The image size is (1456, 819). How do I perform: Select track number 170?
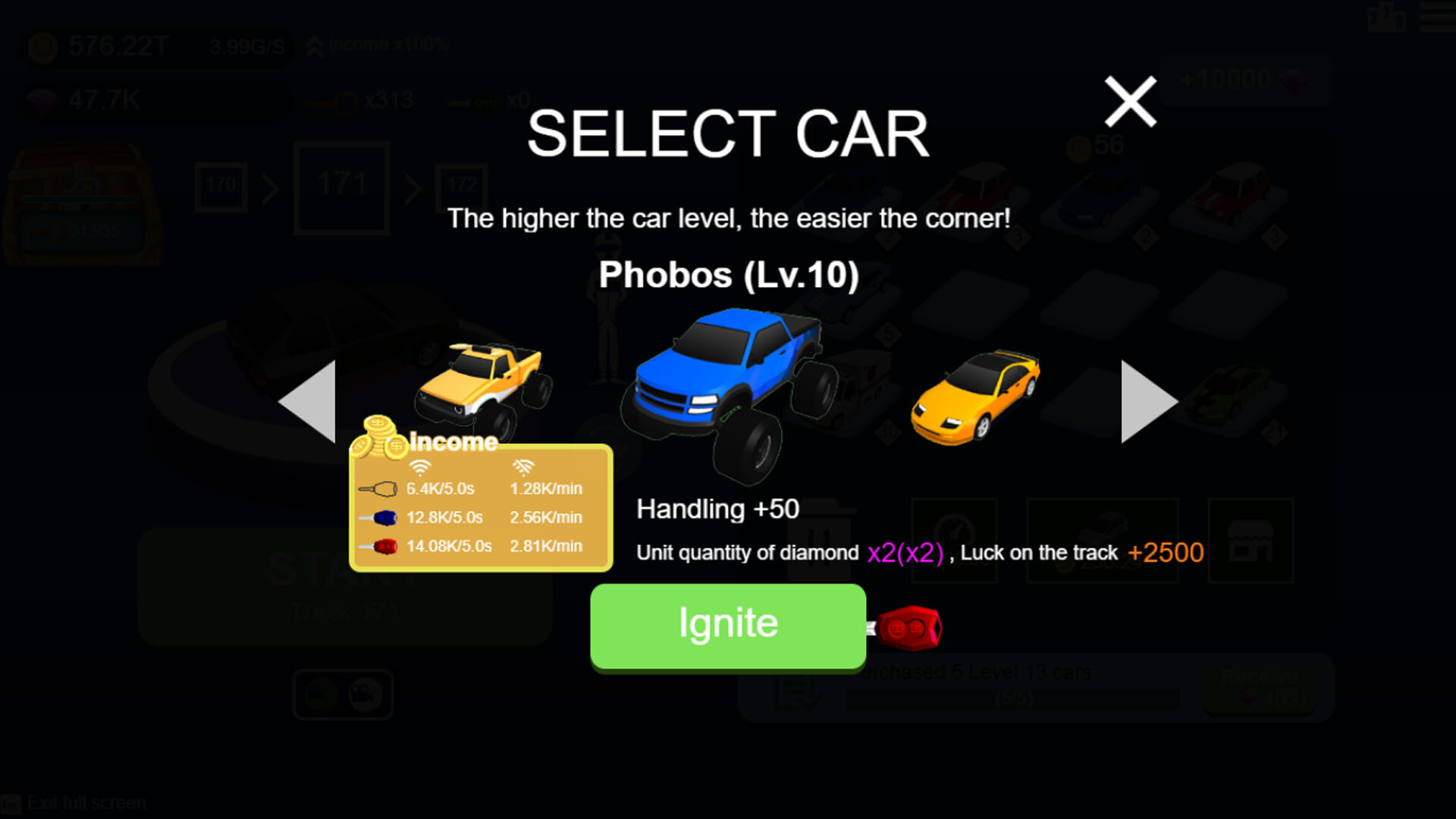tap(221, 184)
